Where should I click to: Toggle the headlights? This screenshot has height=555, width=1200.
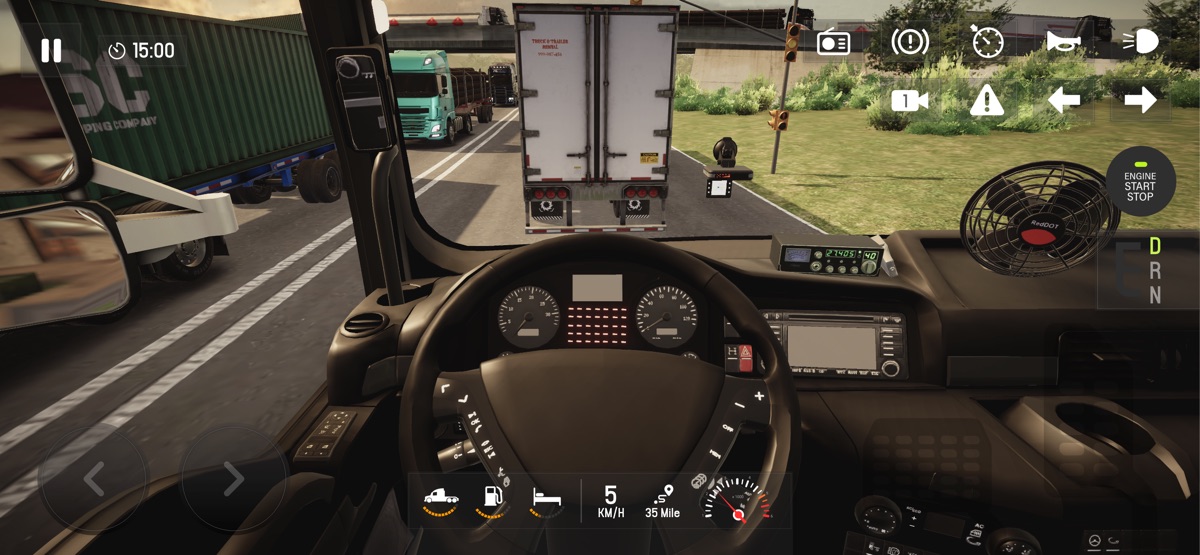coord(1140,41)
